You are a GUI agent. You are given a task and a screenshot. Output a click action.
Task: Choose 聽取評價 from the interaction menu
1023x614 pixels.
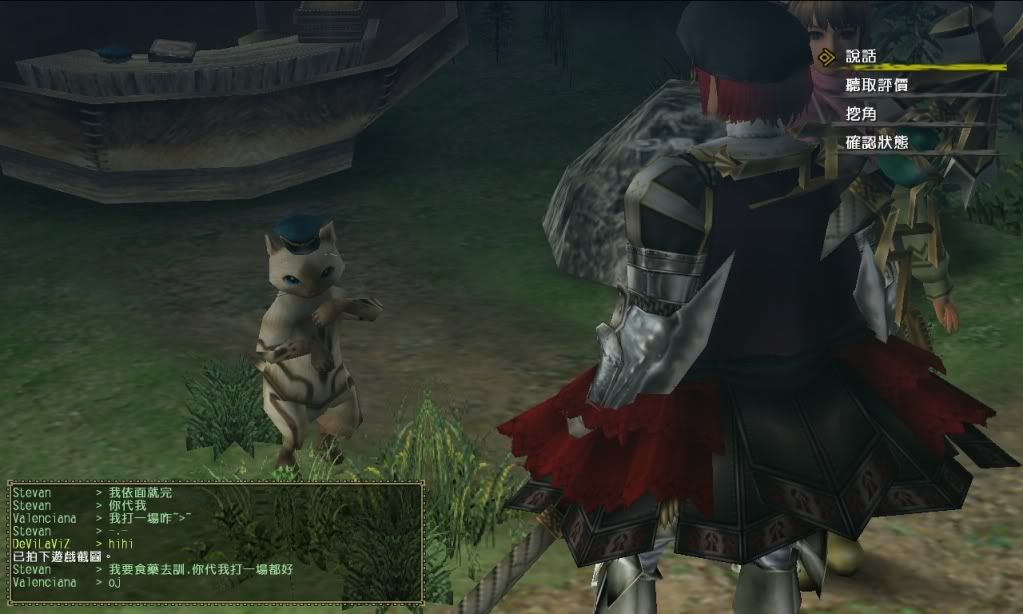[876, 85]
